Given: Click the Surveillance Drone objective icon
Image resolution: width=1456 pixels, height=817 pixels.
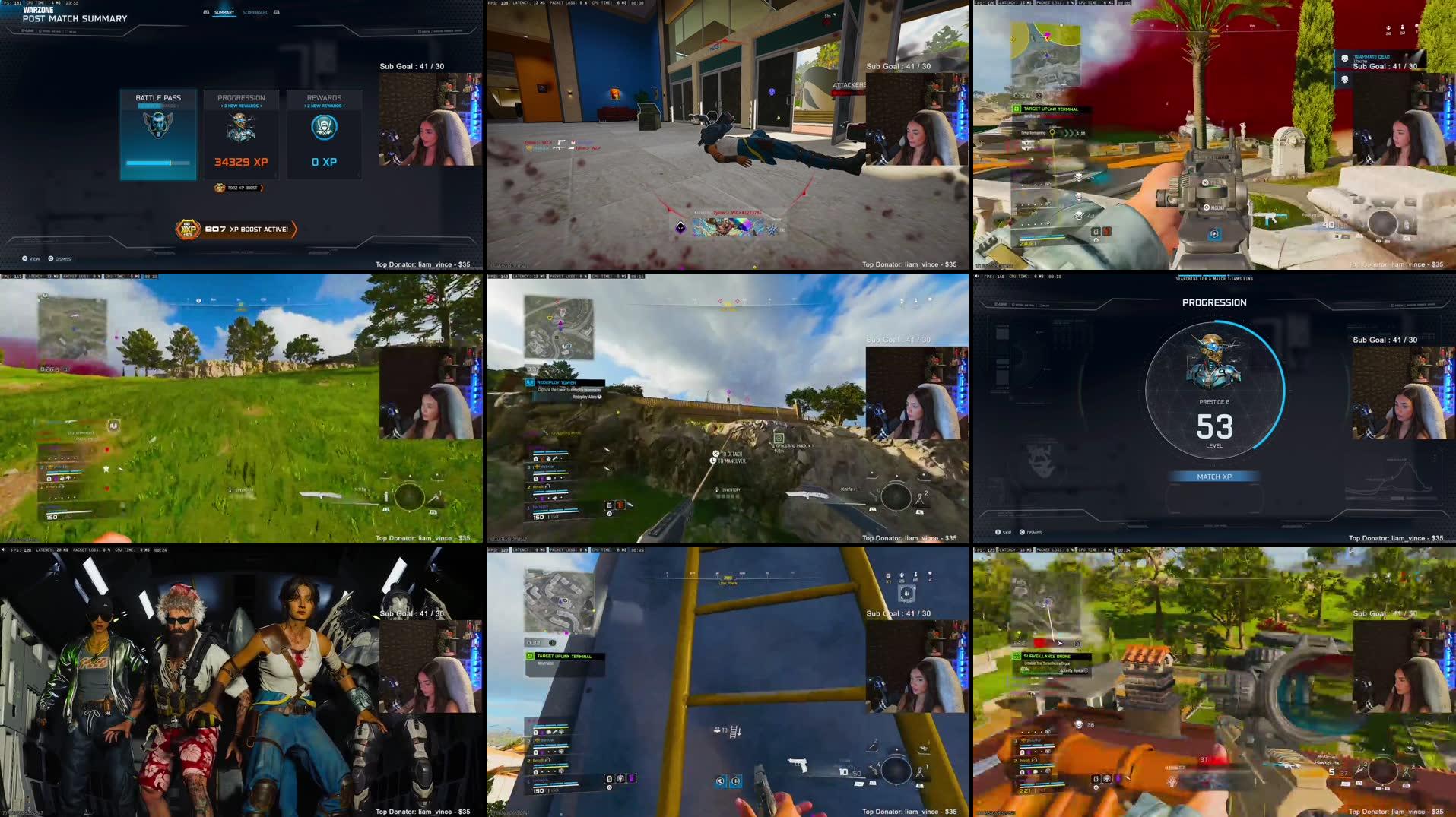Looking at the screenshot, I should [1017, 656].
